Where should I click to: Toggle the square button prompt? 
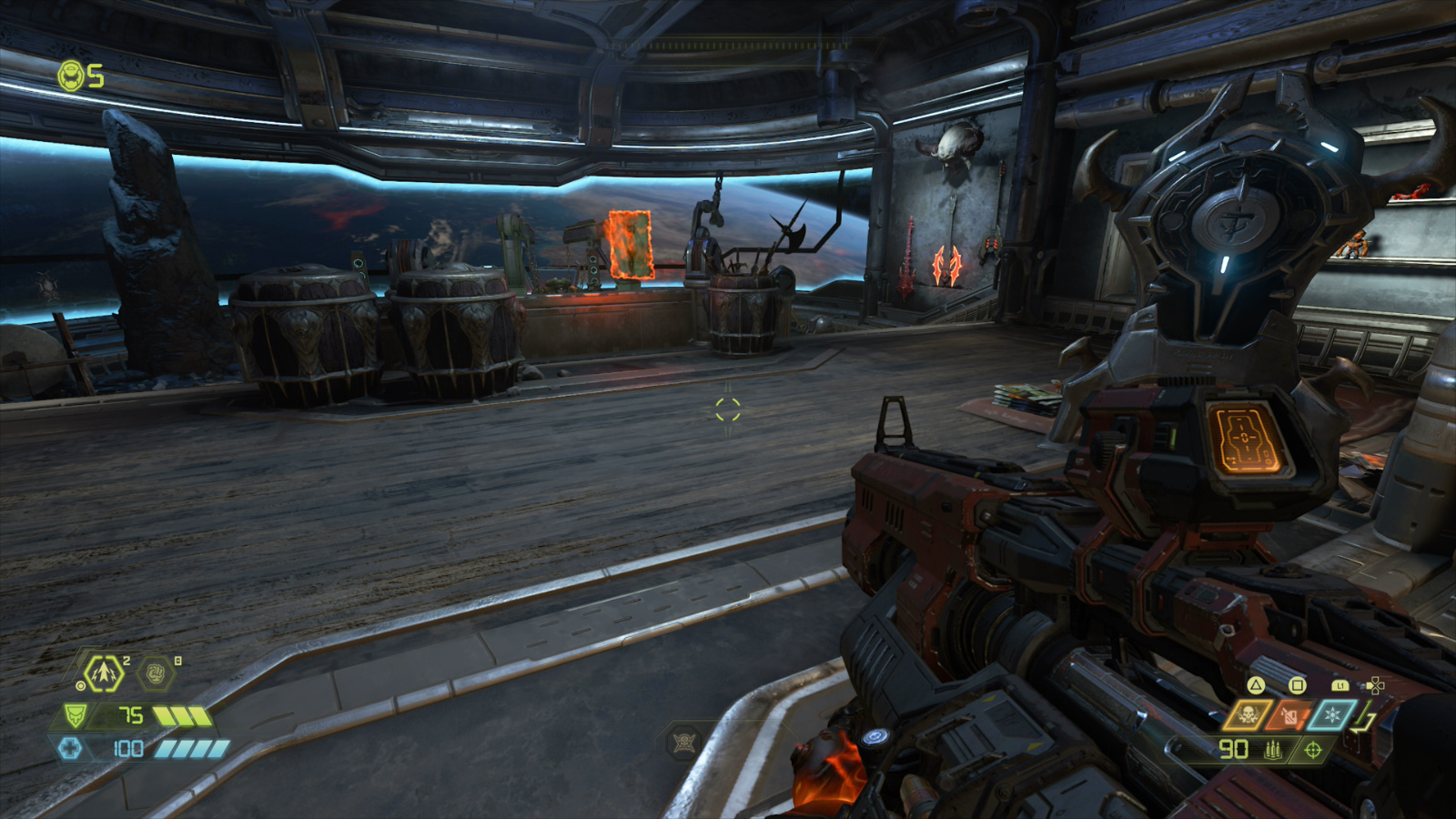[x=1296, y=685]
